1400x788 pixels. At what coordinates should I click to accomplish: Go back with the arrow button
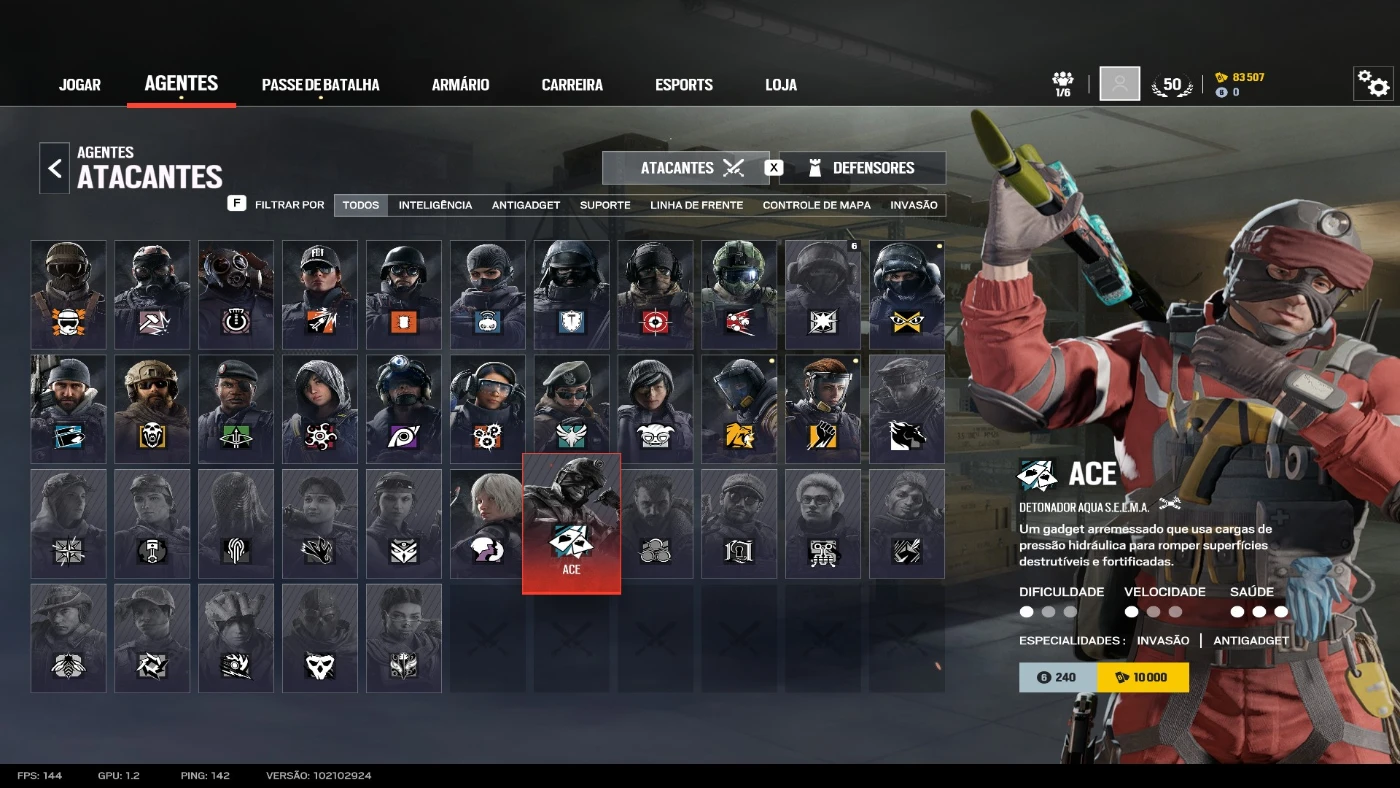click(55, 168)
